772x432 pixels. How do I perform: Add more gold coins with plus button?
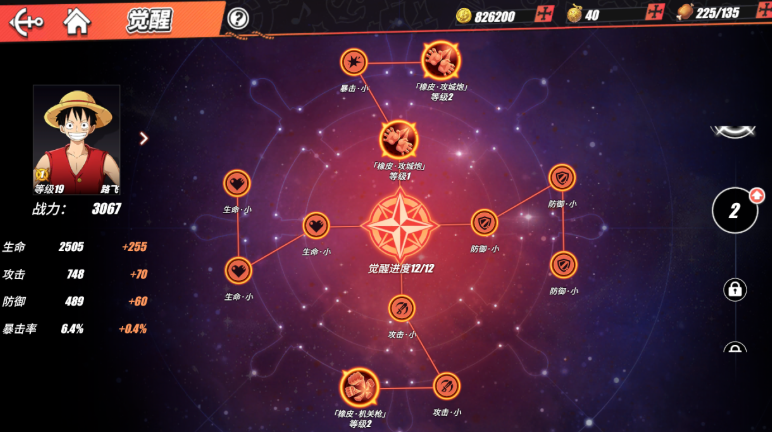click(x=544, y=14)
